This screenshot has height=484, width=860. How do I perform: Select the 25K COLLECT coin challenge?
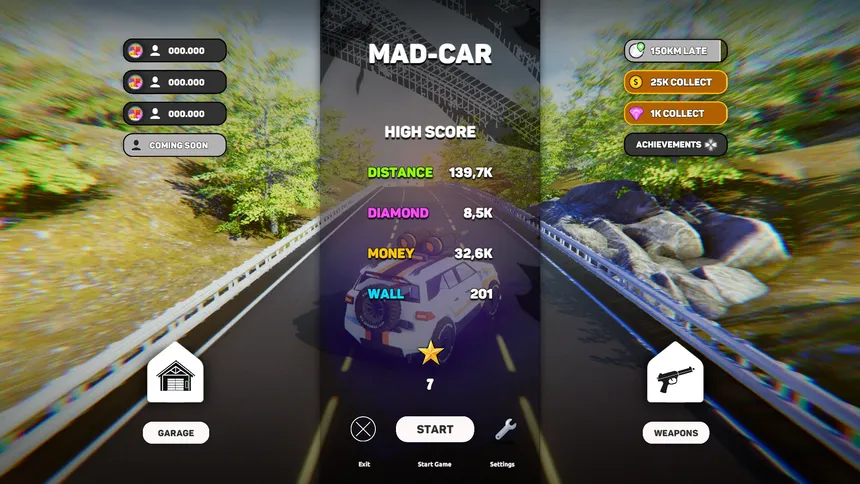[x=675, y=82]
